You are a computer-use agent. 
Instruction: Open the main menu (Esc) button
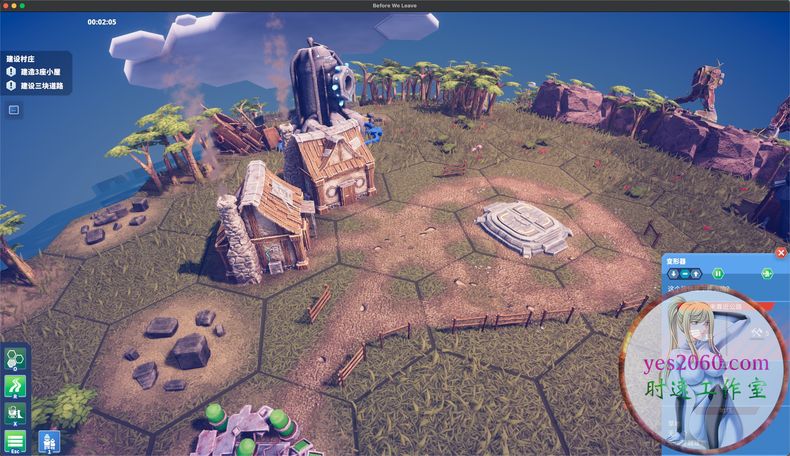(15, 440)
